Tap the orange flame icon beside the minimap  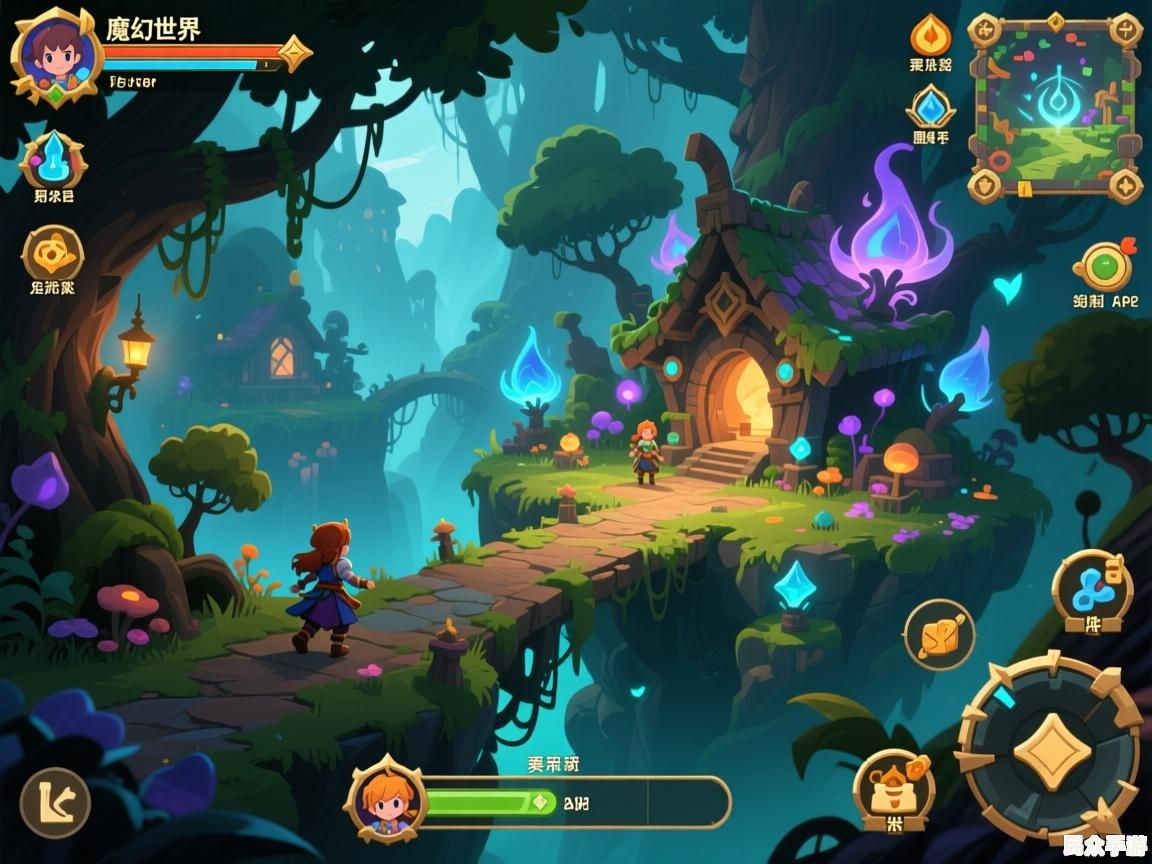pyautogui.click(x=930, y=37)
